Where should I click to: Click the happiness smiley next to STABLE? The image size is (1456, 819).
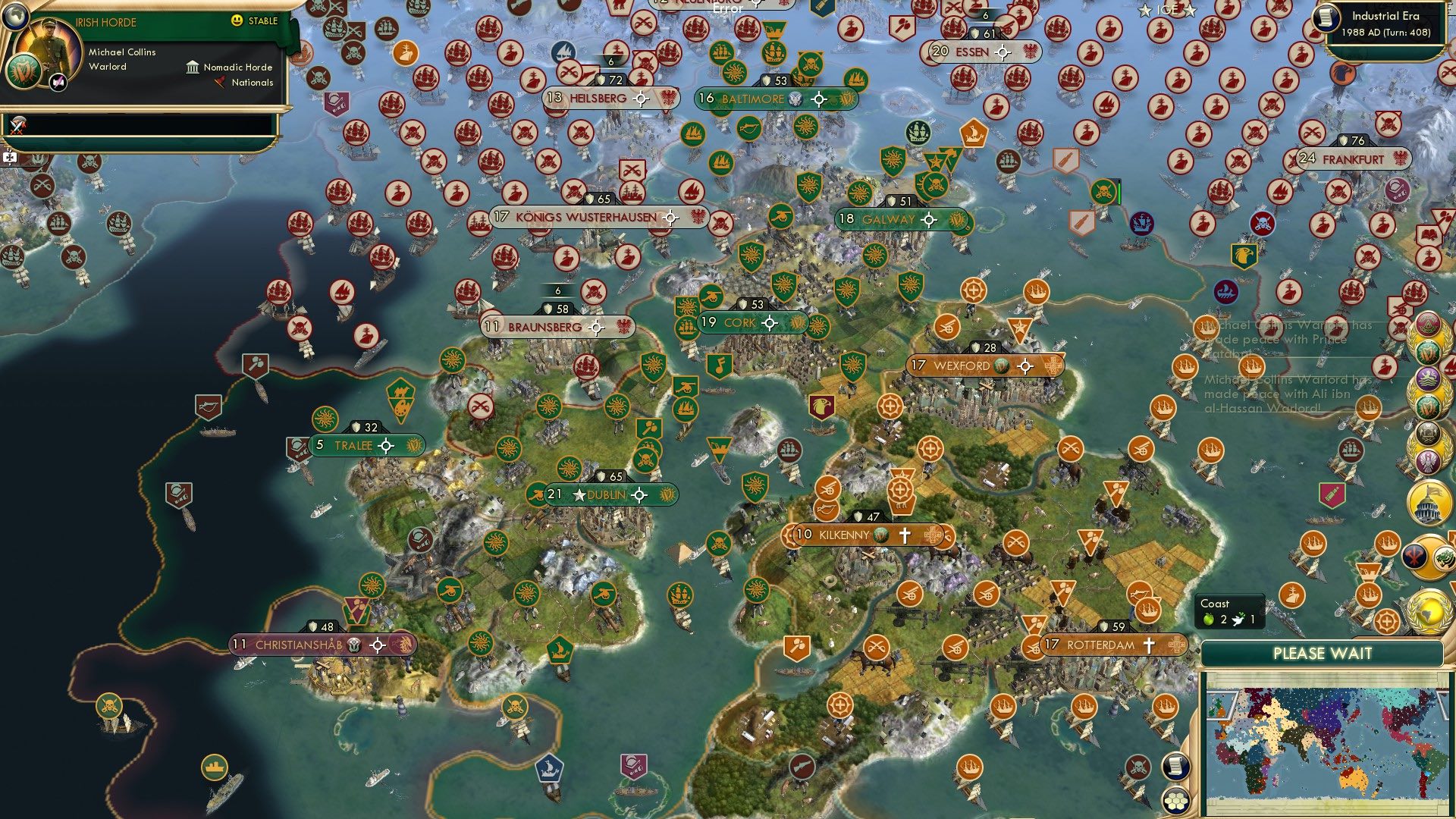click(x=237, y=22)
